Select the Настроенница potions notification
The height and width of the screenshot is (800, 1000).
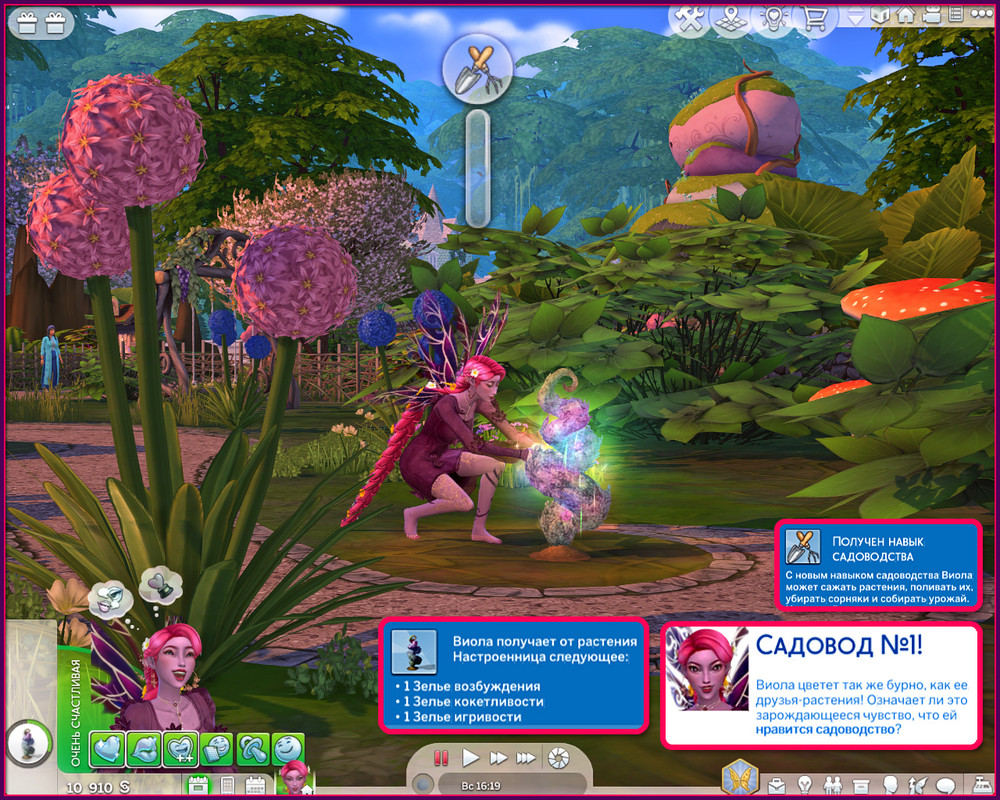514,674
